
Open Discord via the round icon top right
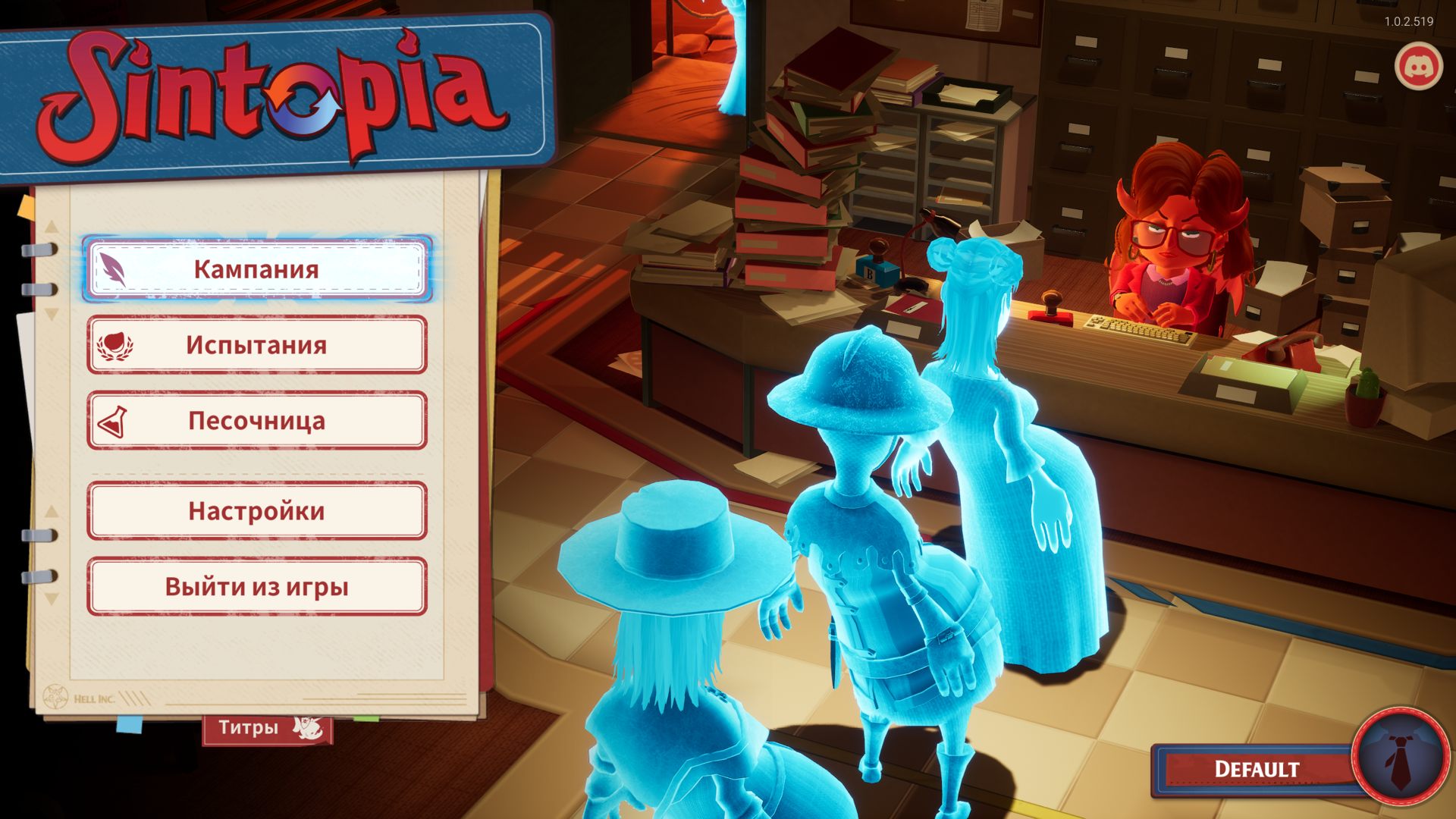point(1419,67)
